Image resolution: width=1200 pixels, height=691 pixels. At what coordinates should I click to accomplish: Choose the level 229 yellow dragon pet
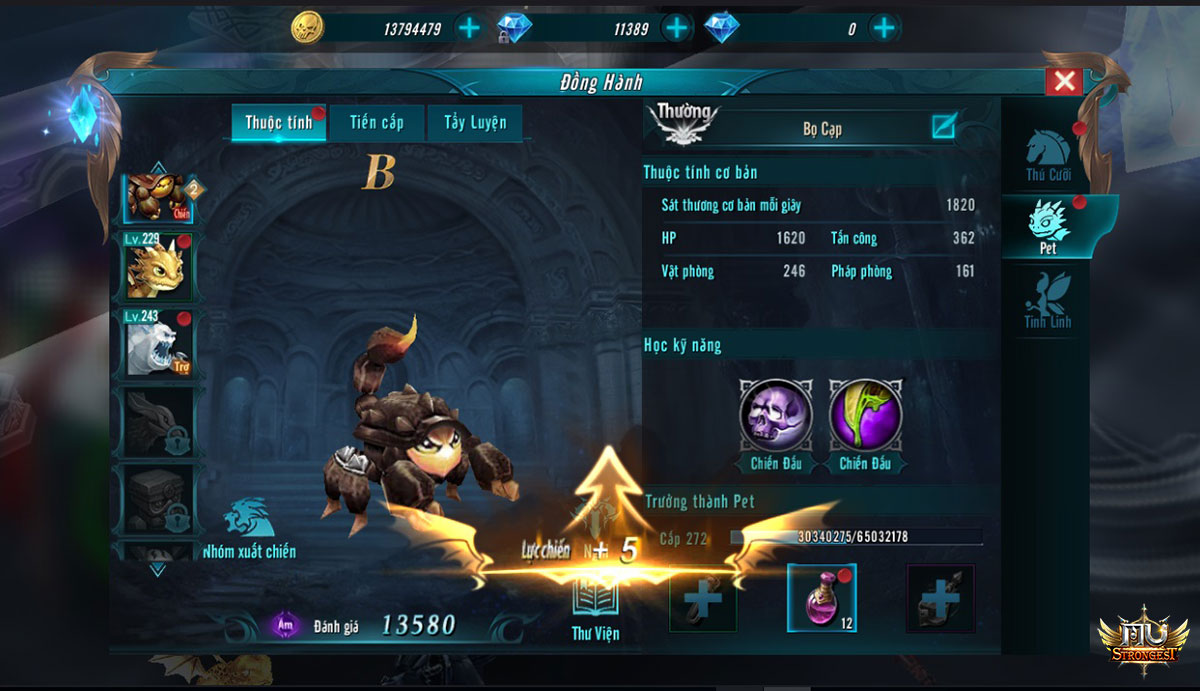[x=157, y=267]
